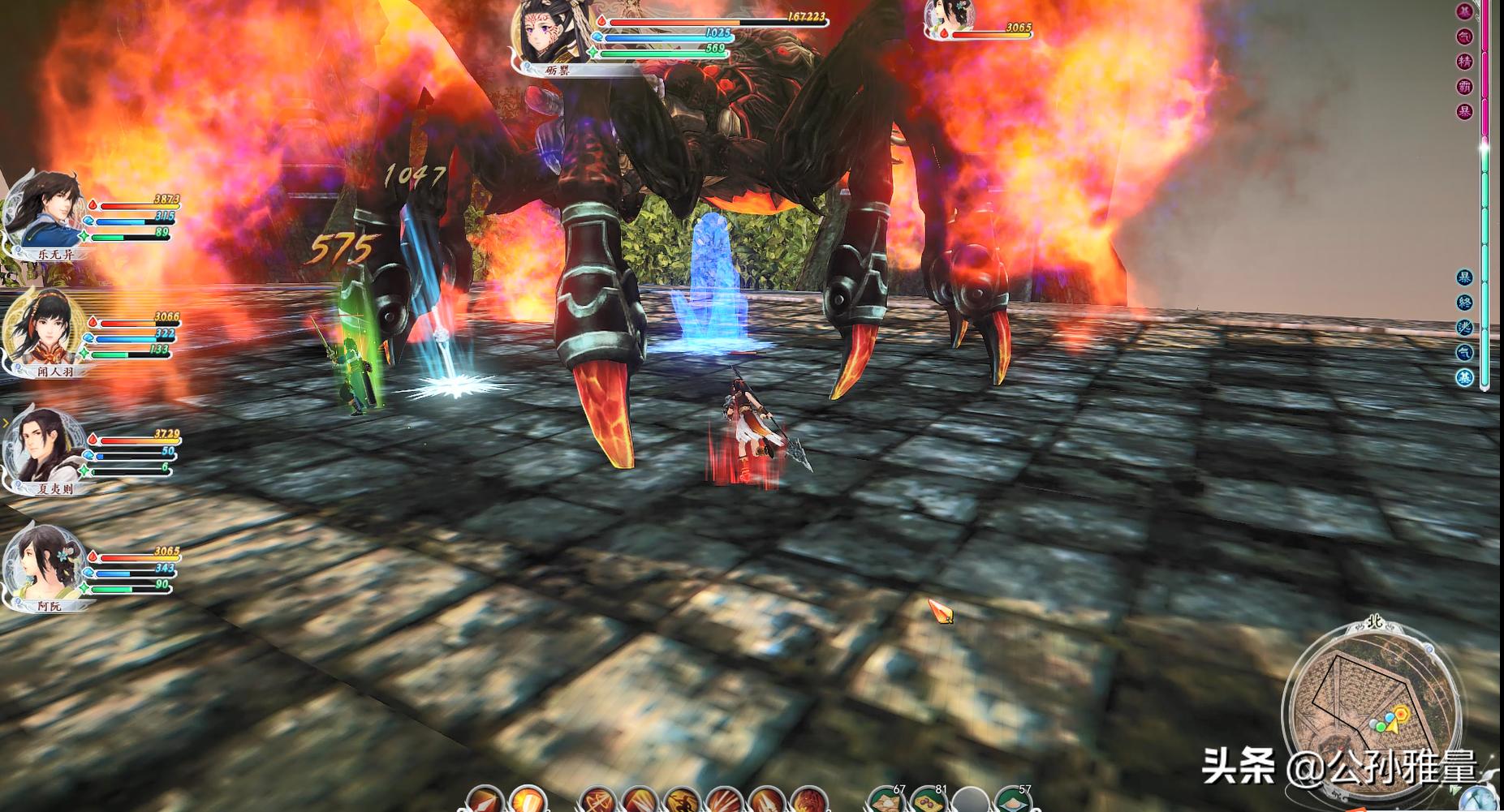Viewport: 1504px width, 812px height.
Task: Activate the spear tip skill icon
Action: point(485,801)
